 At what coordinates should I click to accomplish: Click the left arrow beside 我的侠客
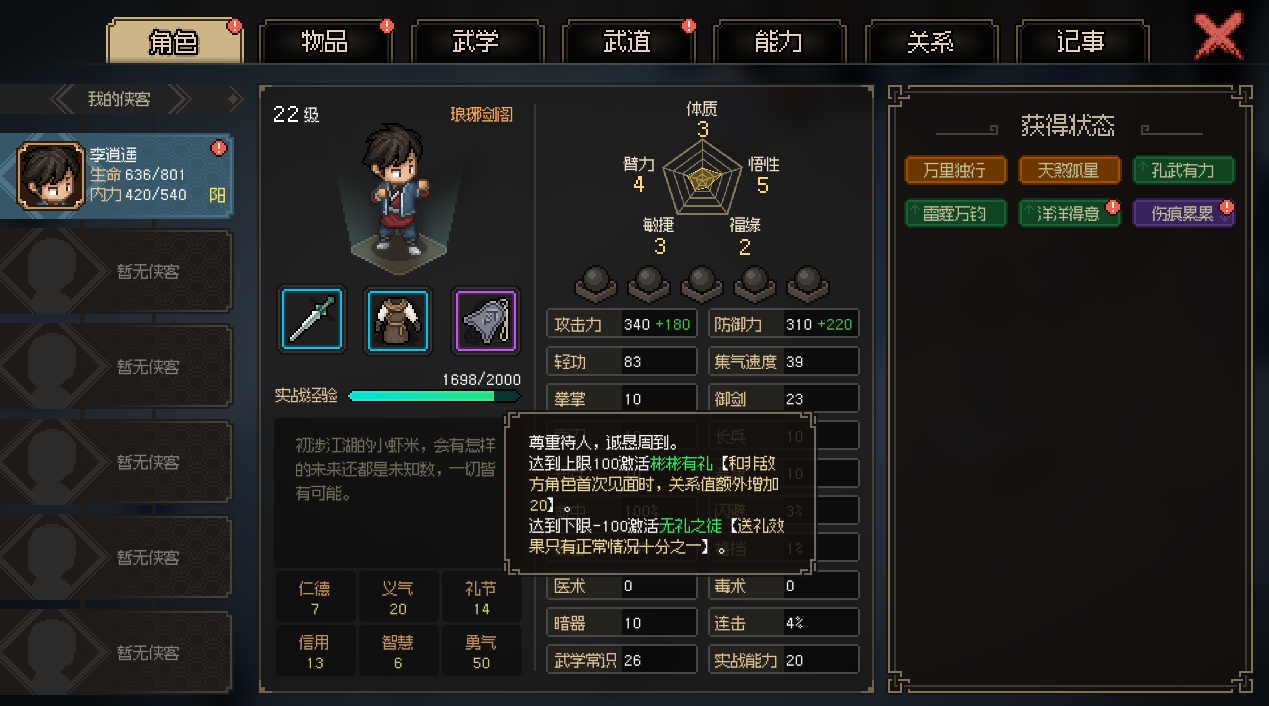click(x=63, y=98)
